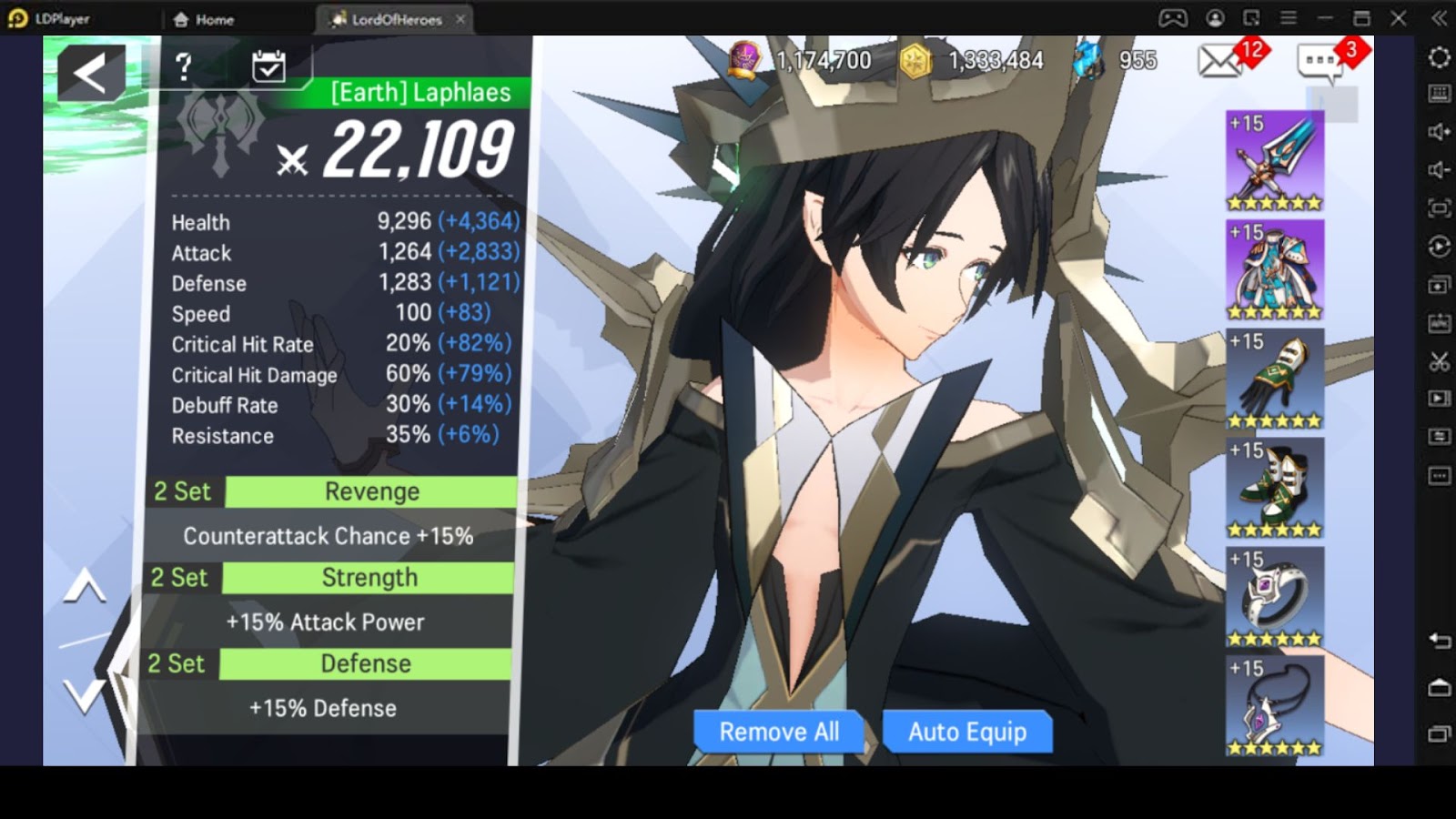Open the chat bubble messages

click(x=1321, y=62)
